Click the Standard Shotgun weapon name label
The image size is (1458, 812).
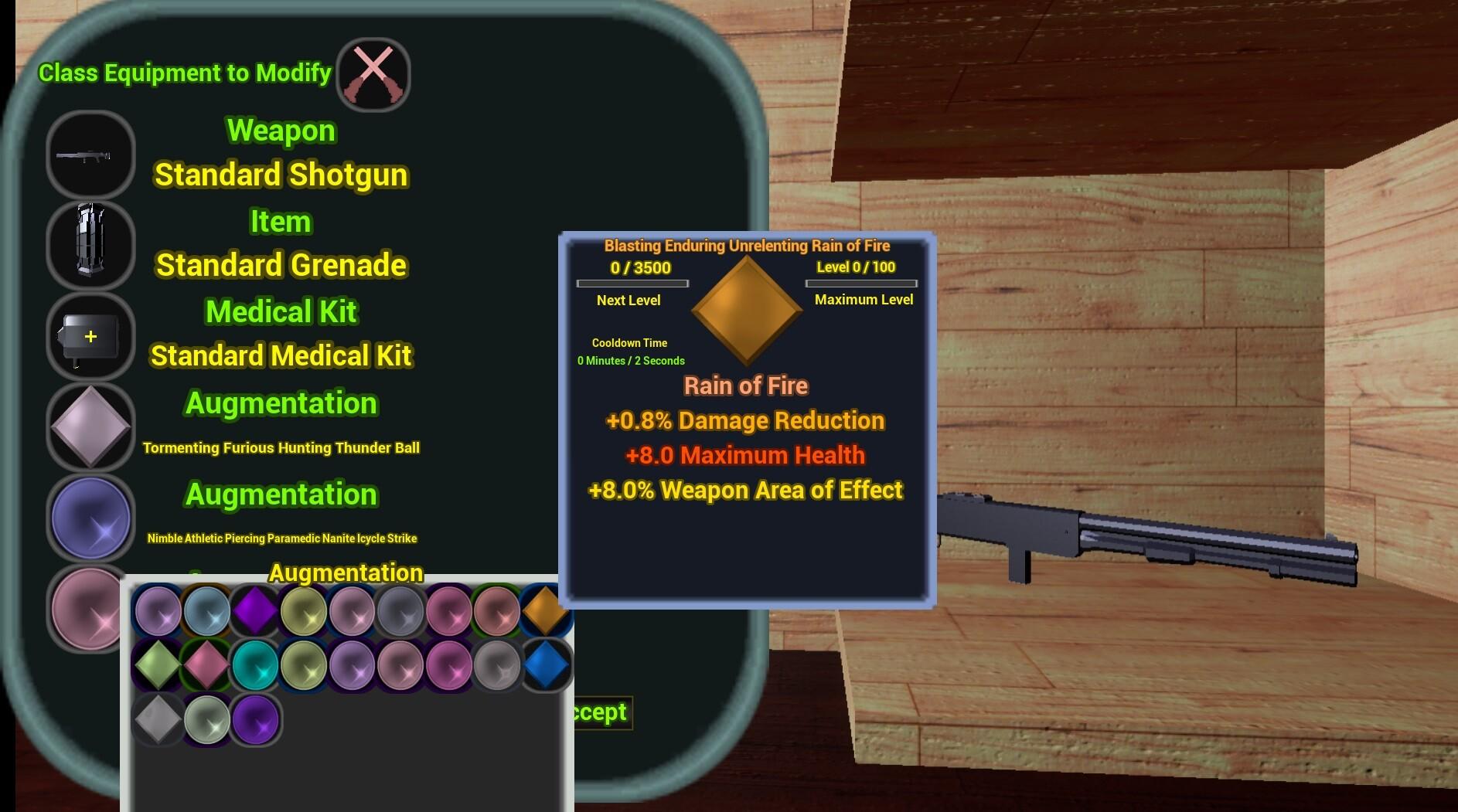coord(280,175)
